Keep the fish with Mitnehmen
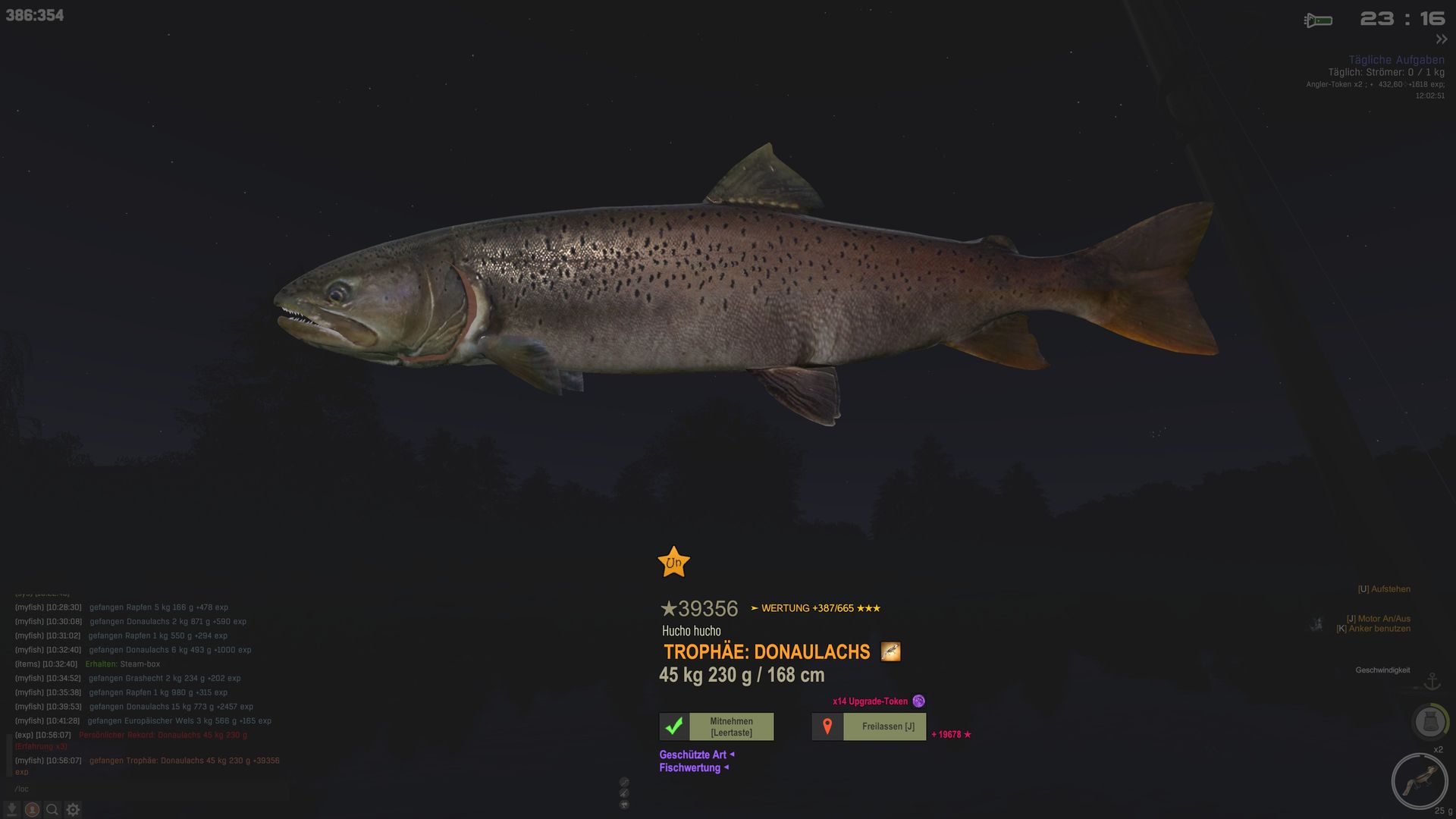Screen dimensions: 1456x819 717,726
